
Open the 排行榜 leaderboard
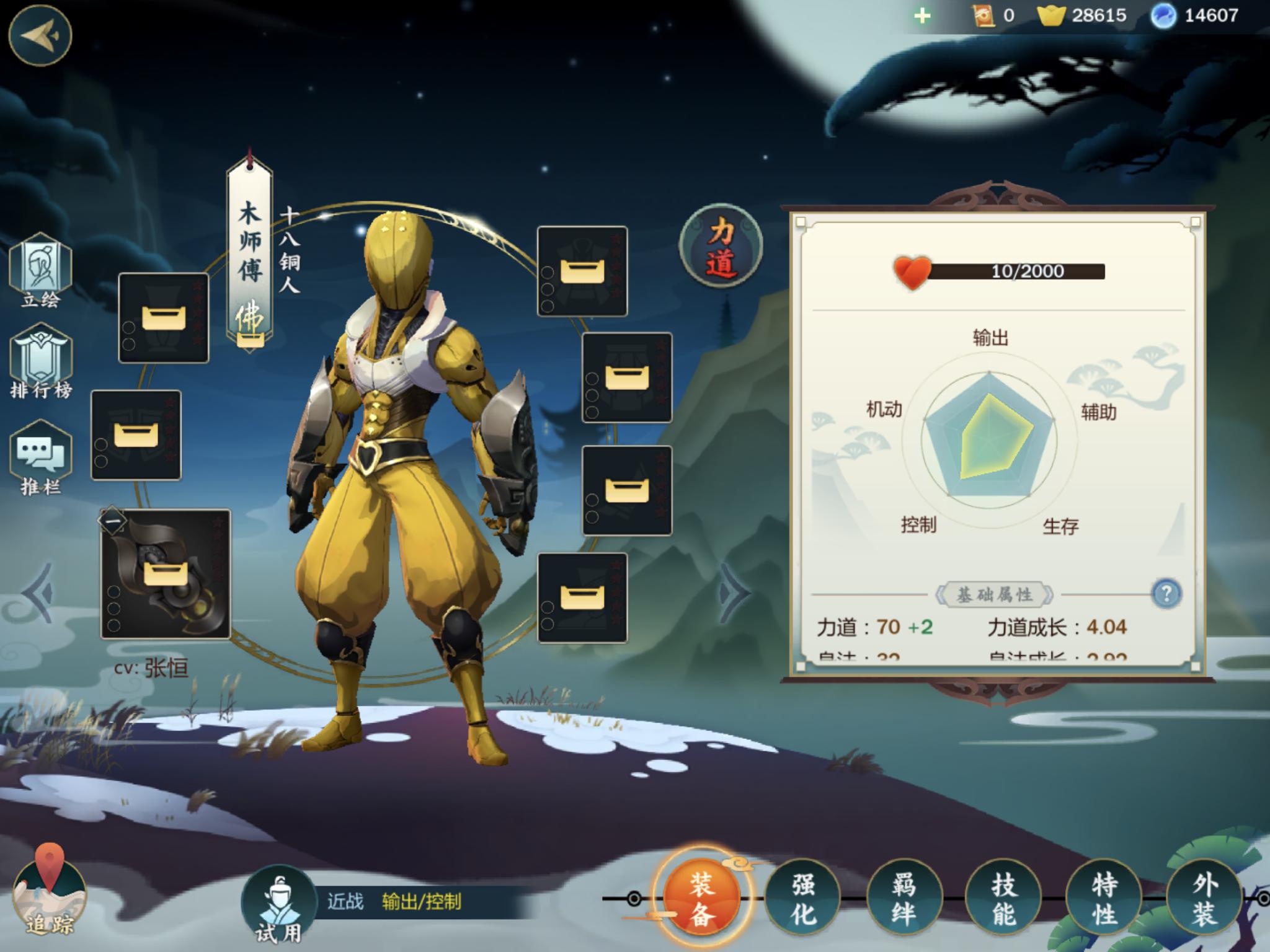41,362
